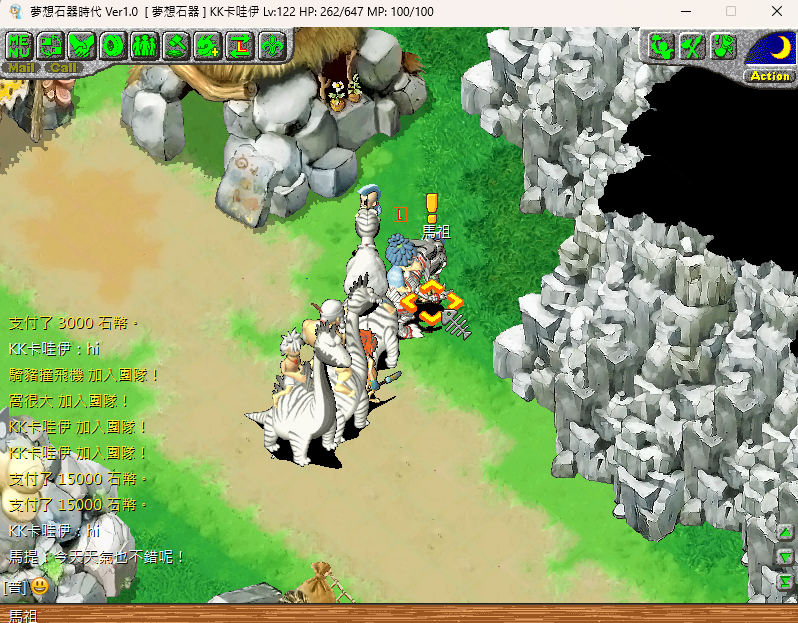Click the gavel icon
The image size is (798, 623).
177,45
